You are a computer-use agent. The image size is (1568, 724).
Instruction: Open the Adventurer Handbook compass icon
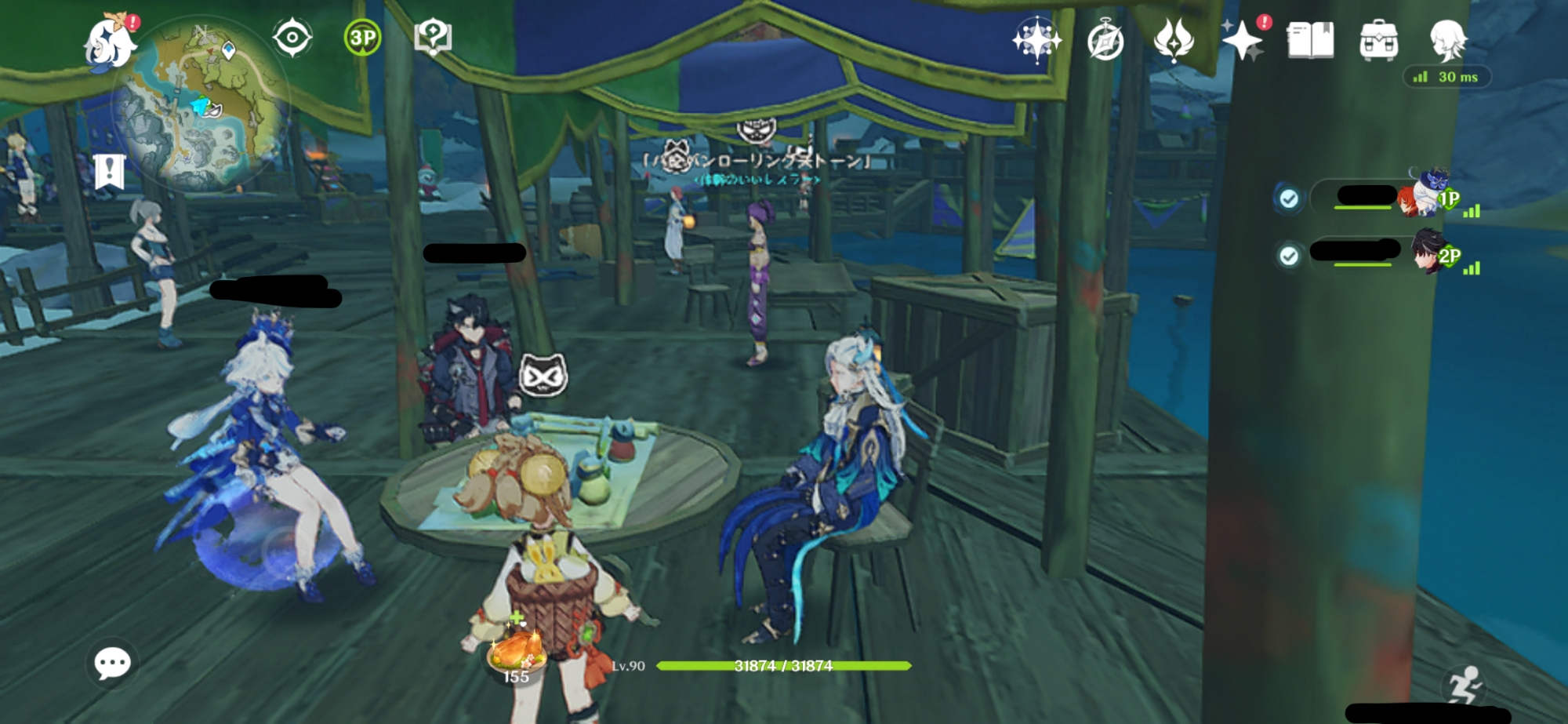(x=1105, y=41)
